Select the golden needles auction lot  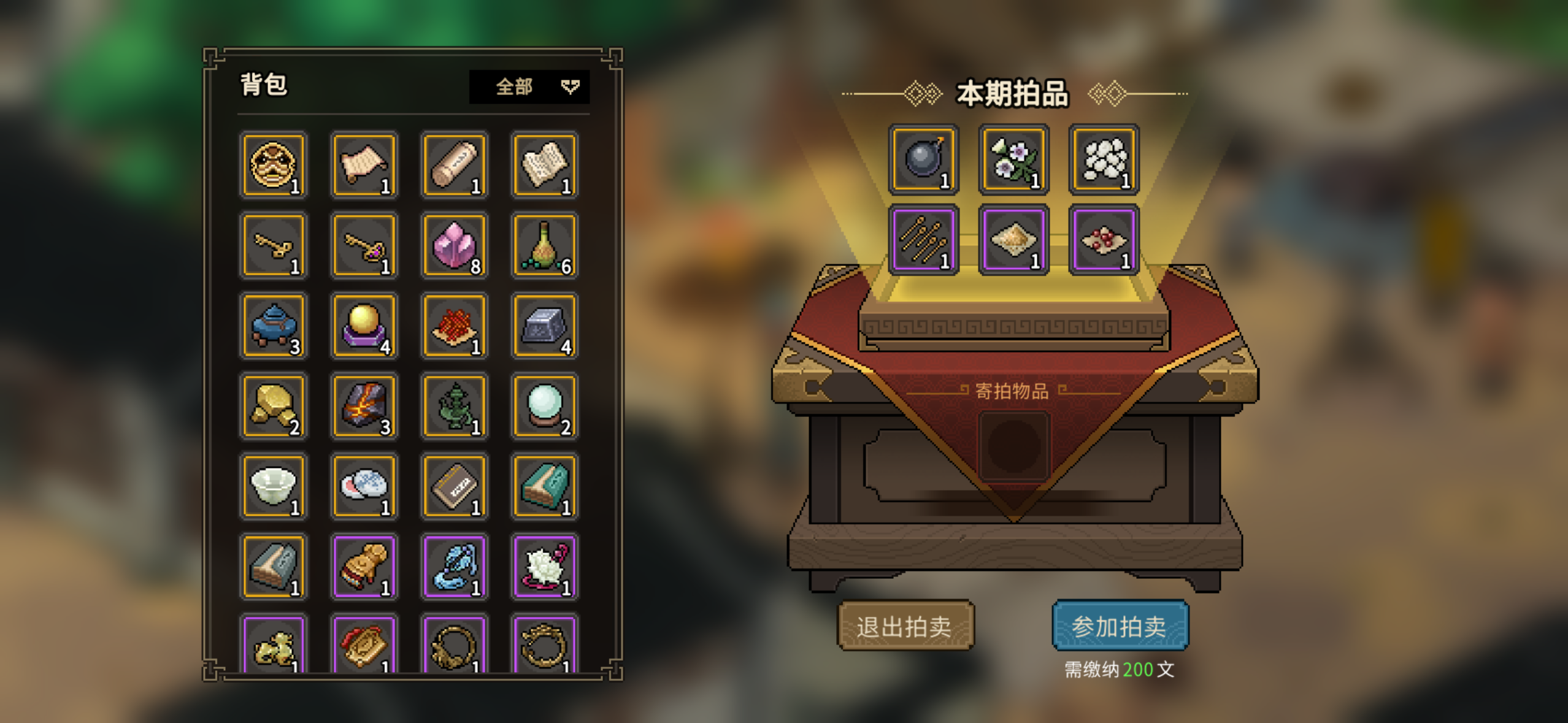923,242
